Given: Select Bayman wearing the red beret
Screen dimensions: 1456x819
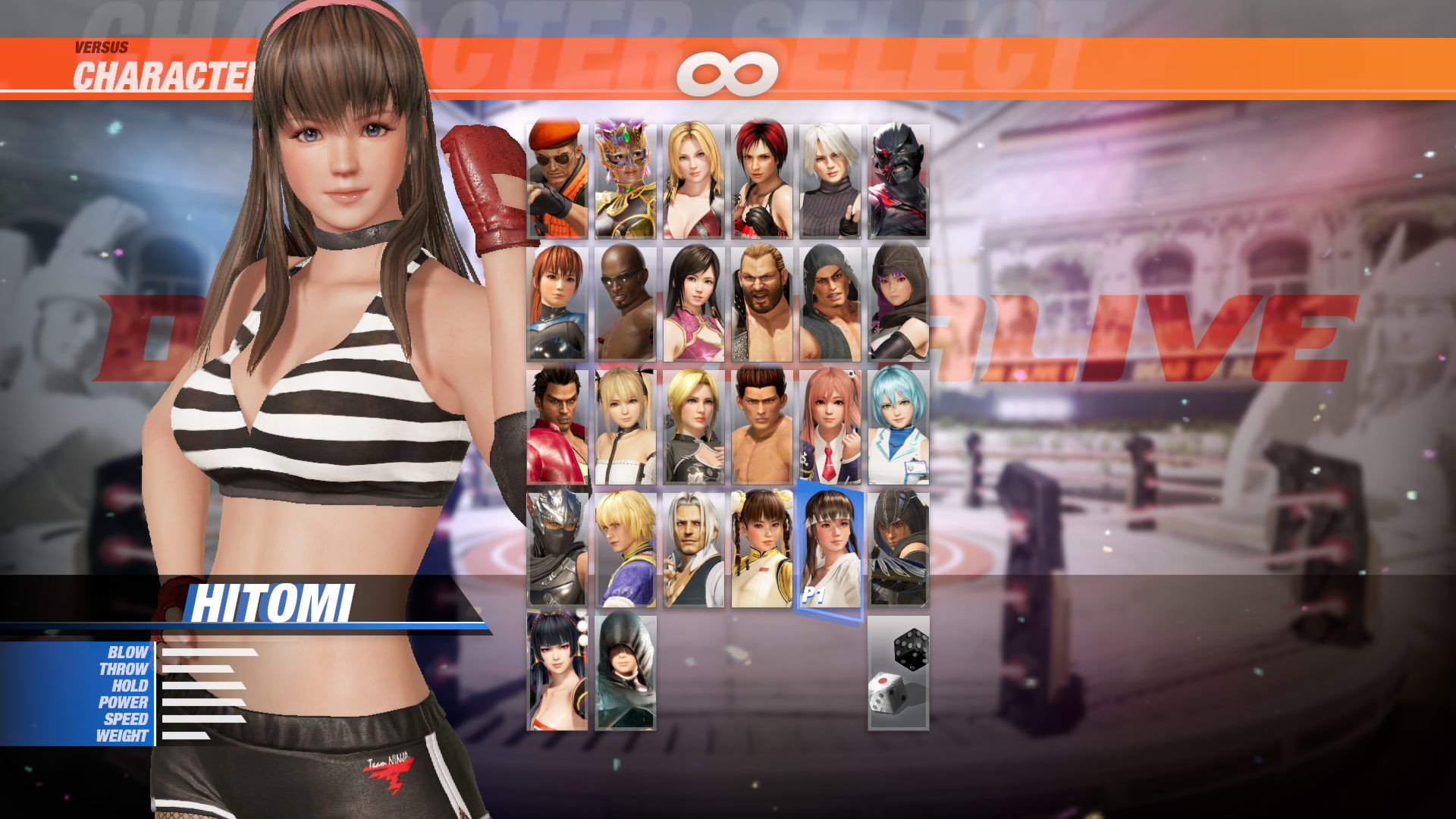Looking at the screenshot, I should pyautogui.click(x=557, y=178).
